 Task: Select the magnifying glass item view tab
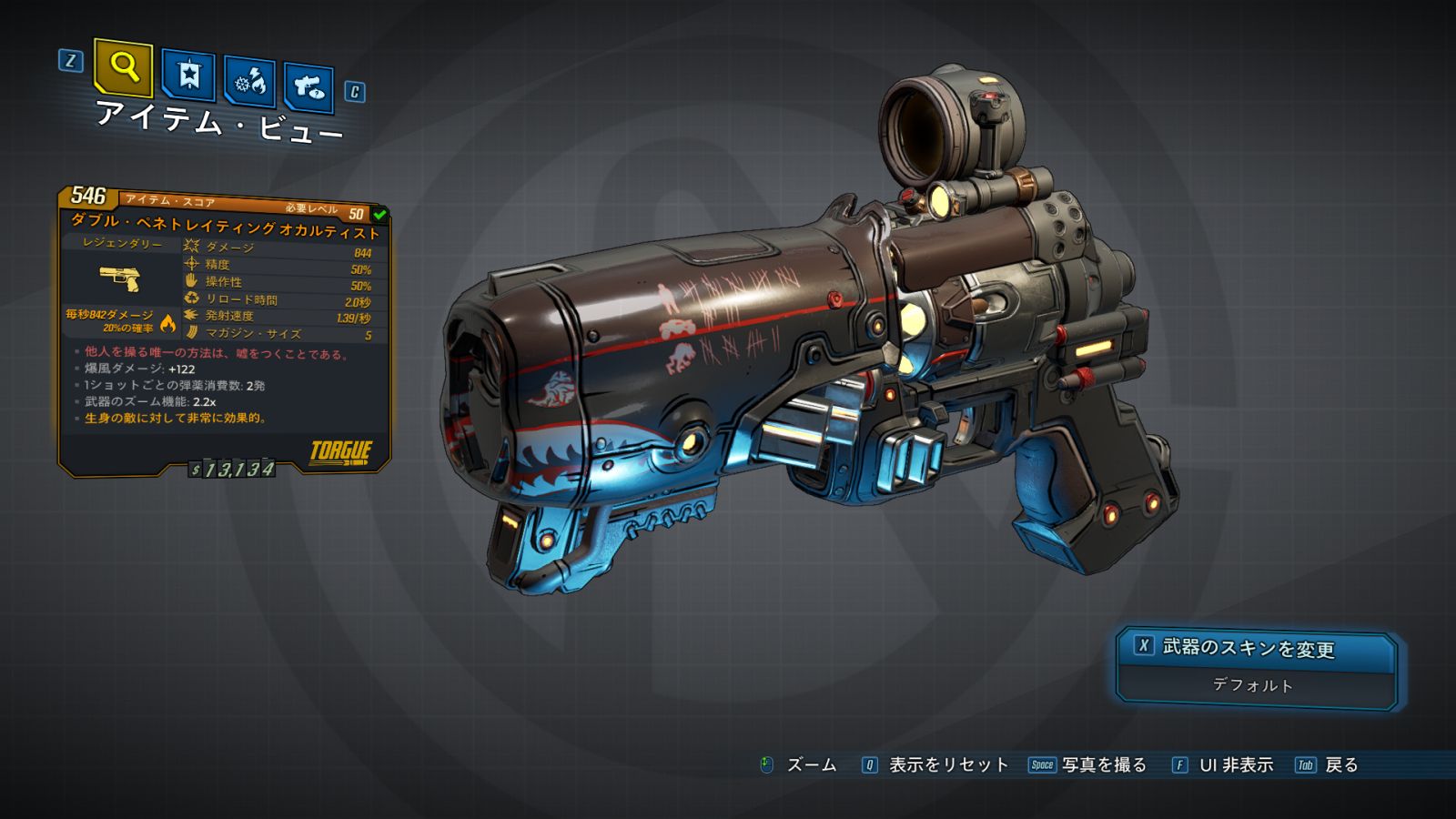tap(123, 67)
